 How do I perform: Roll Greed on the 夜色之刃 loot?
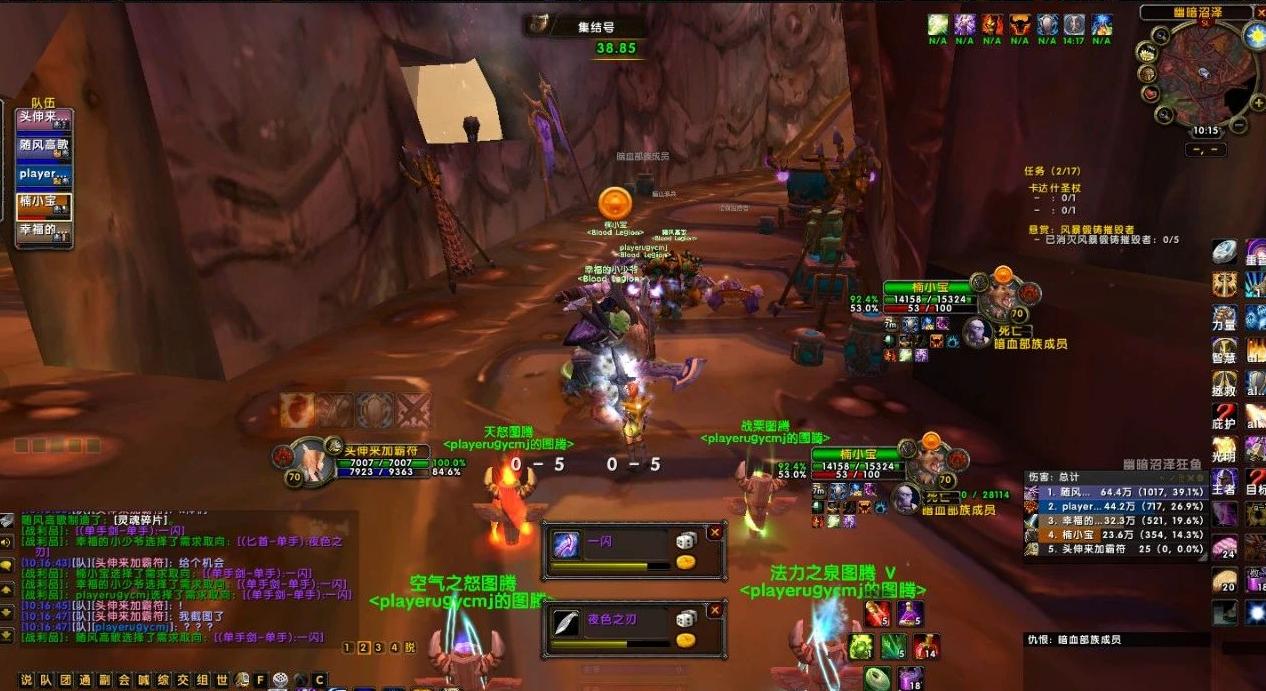(x=686, y=640)
